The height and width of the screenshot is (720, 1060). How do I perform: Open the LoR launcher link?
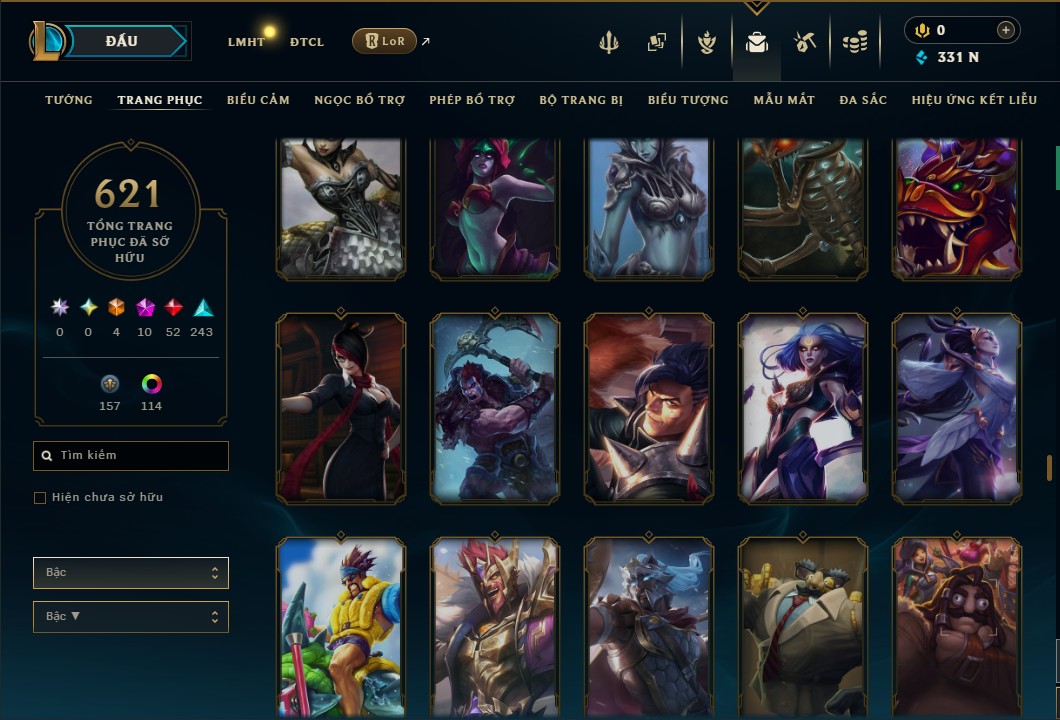pyautogui.click(x=385, y=41)
